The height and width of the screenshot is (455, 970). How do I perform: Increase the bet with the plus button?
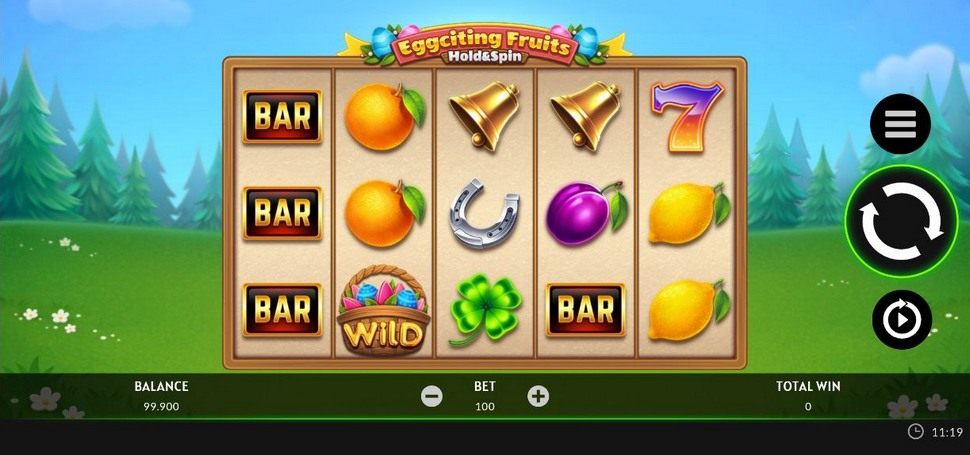[x=538, y=396]
